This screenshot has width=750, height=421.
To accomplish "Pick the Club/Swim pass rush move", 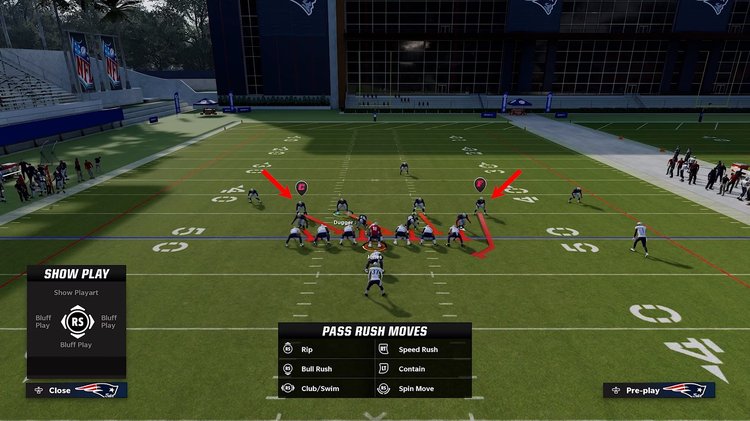I will [318, 388].
